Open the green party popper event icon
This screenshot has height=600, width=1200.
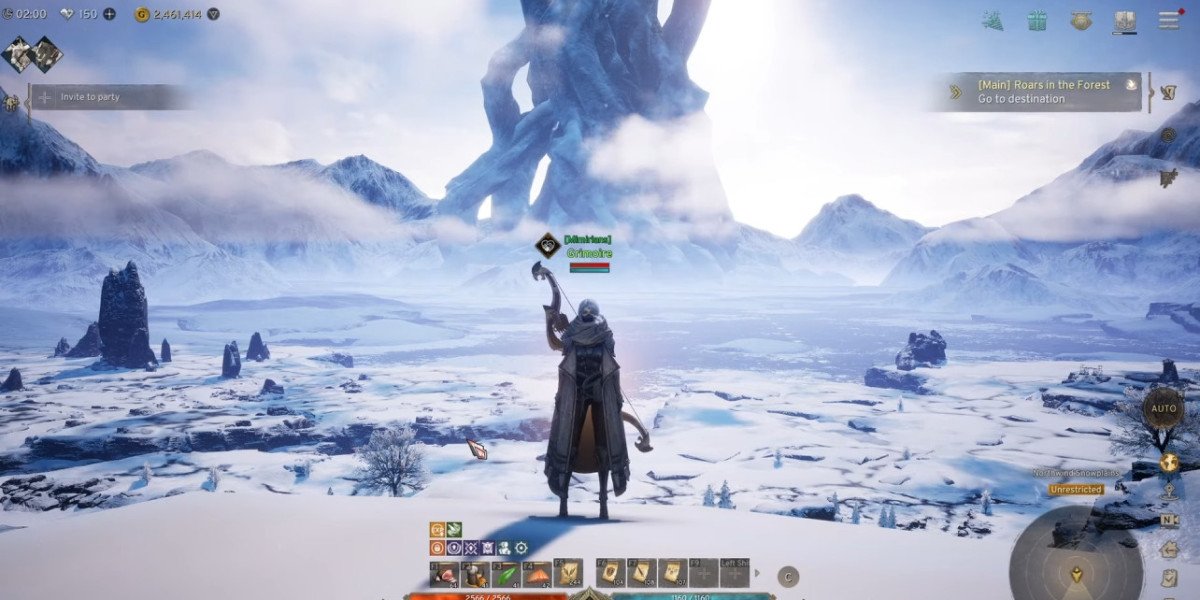click(x=992, y=20)
